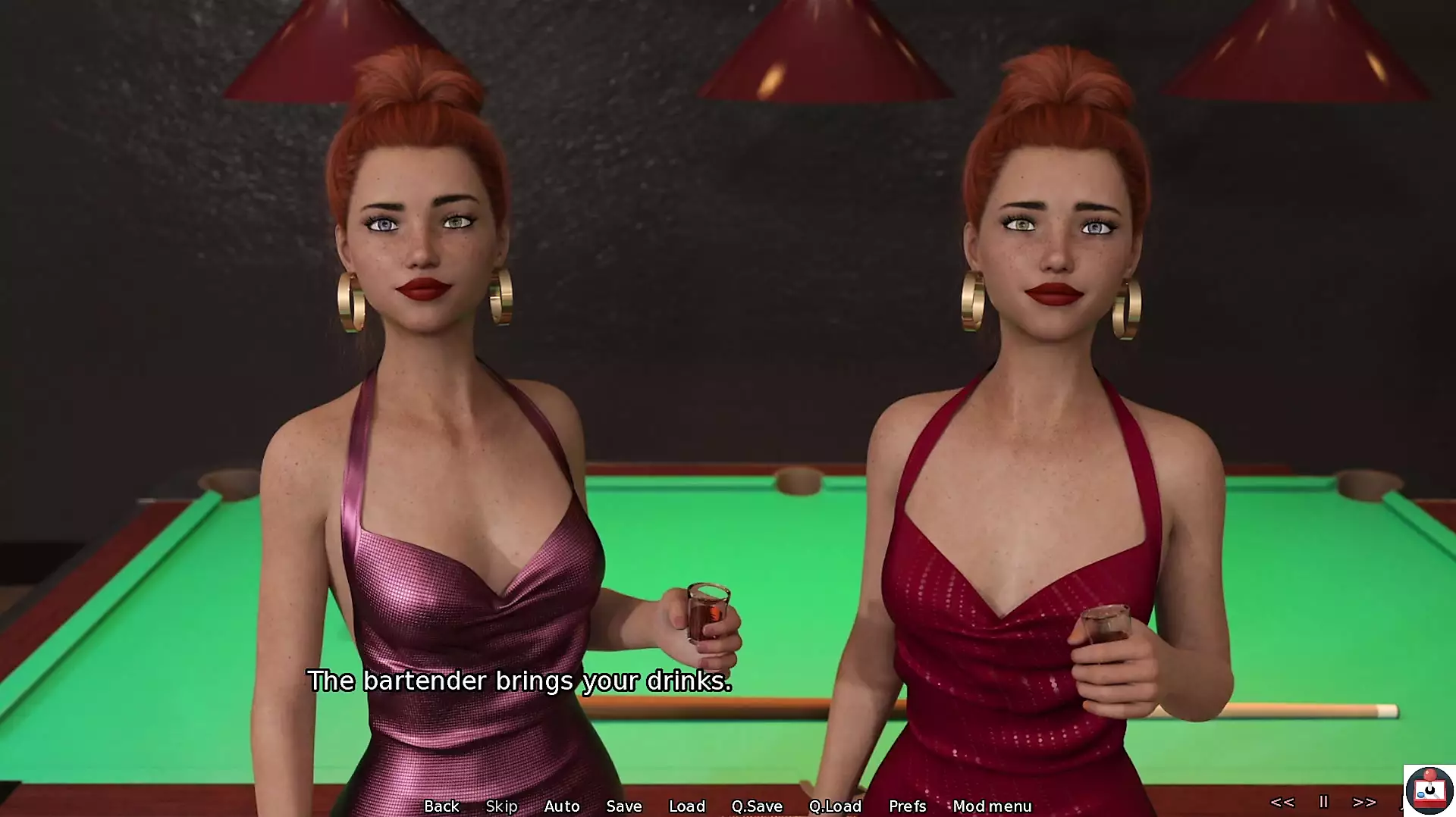Open the Prefs settings
The image size is (1456, 817).
point(908,806)
